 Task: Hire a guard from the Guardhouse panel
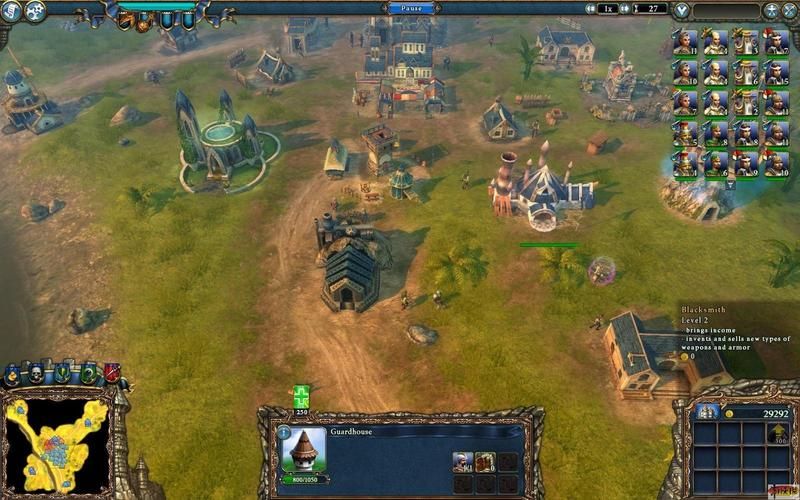[x=462, y=461]
